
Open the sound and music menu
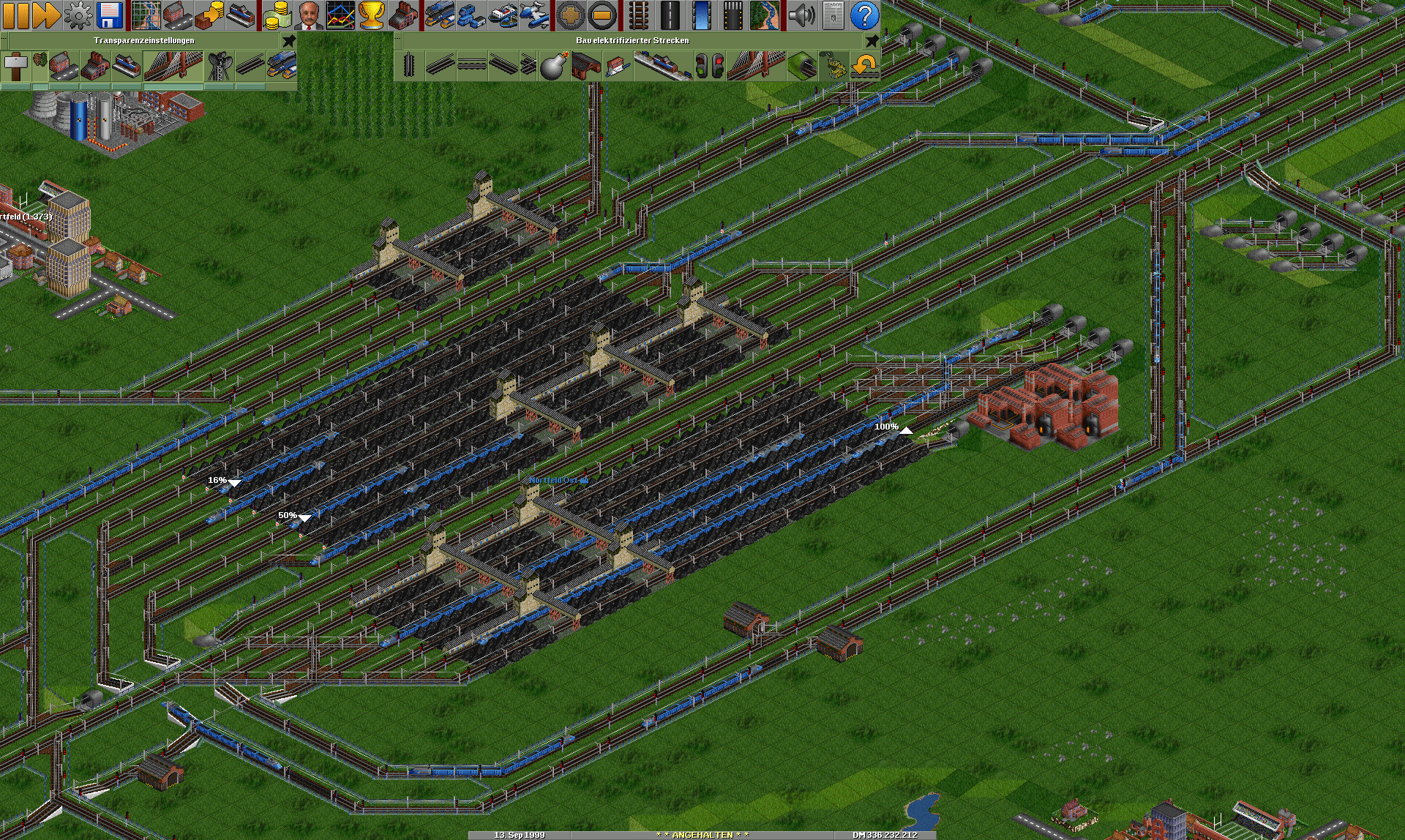(802, 15)
